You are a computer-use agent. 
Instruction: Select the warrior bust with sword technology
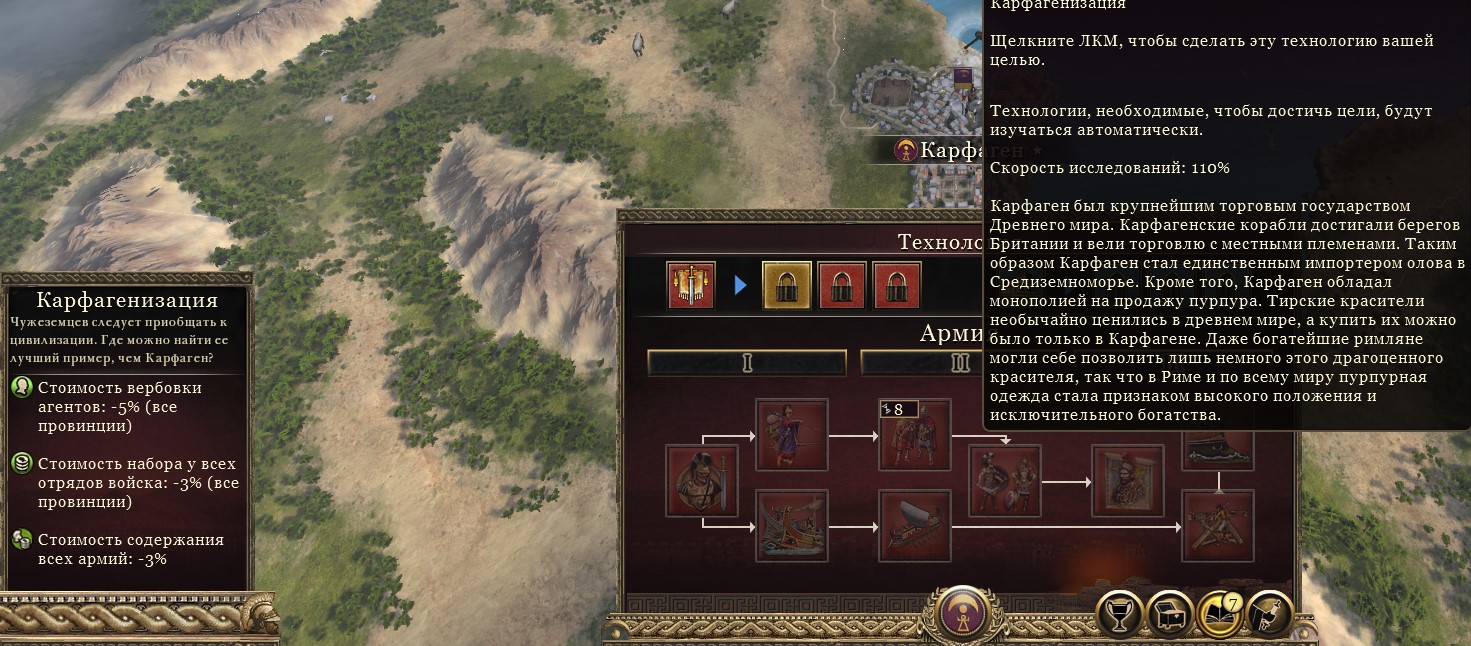pos(701,481)
